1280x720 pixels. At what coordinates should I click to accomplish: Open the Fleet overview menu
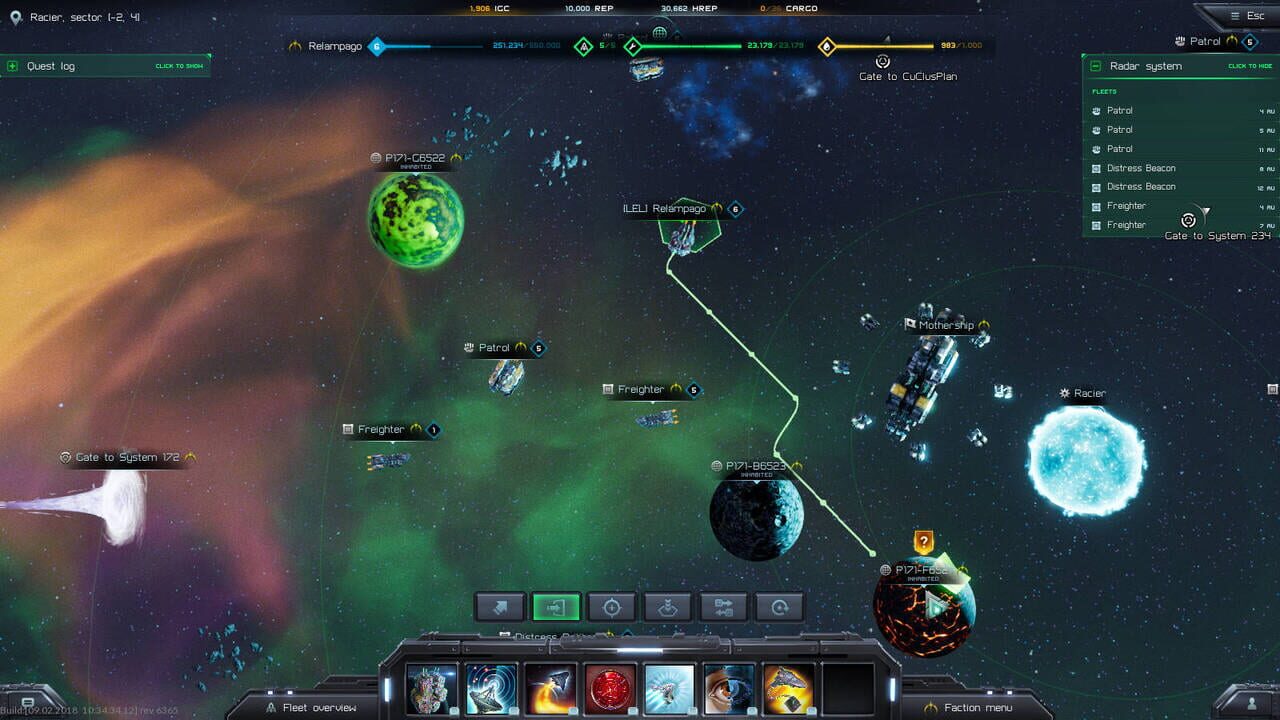pyautogui.click(x=320, y=707)
